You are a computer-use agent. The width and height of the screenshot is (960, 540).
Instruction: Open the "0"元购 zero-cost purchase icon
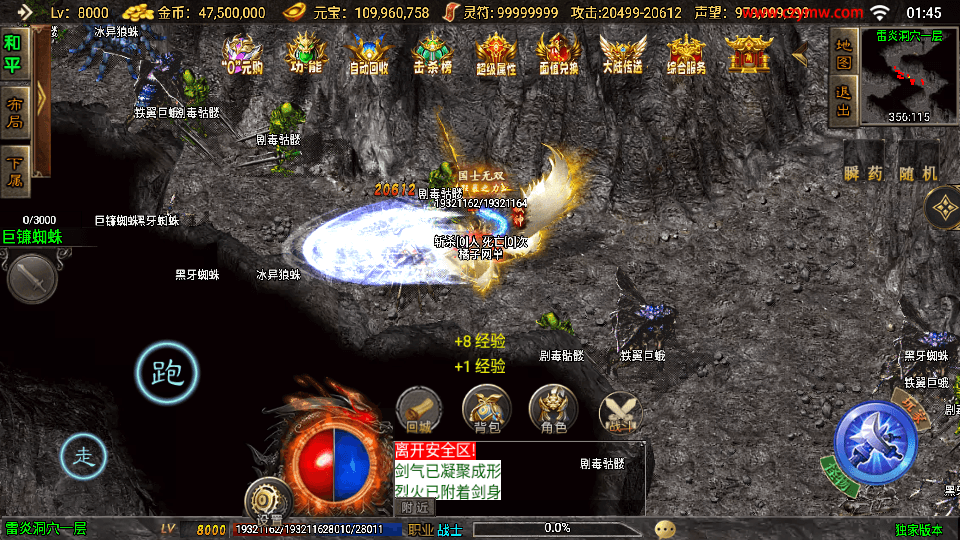[x=242, y=55]
